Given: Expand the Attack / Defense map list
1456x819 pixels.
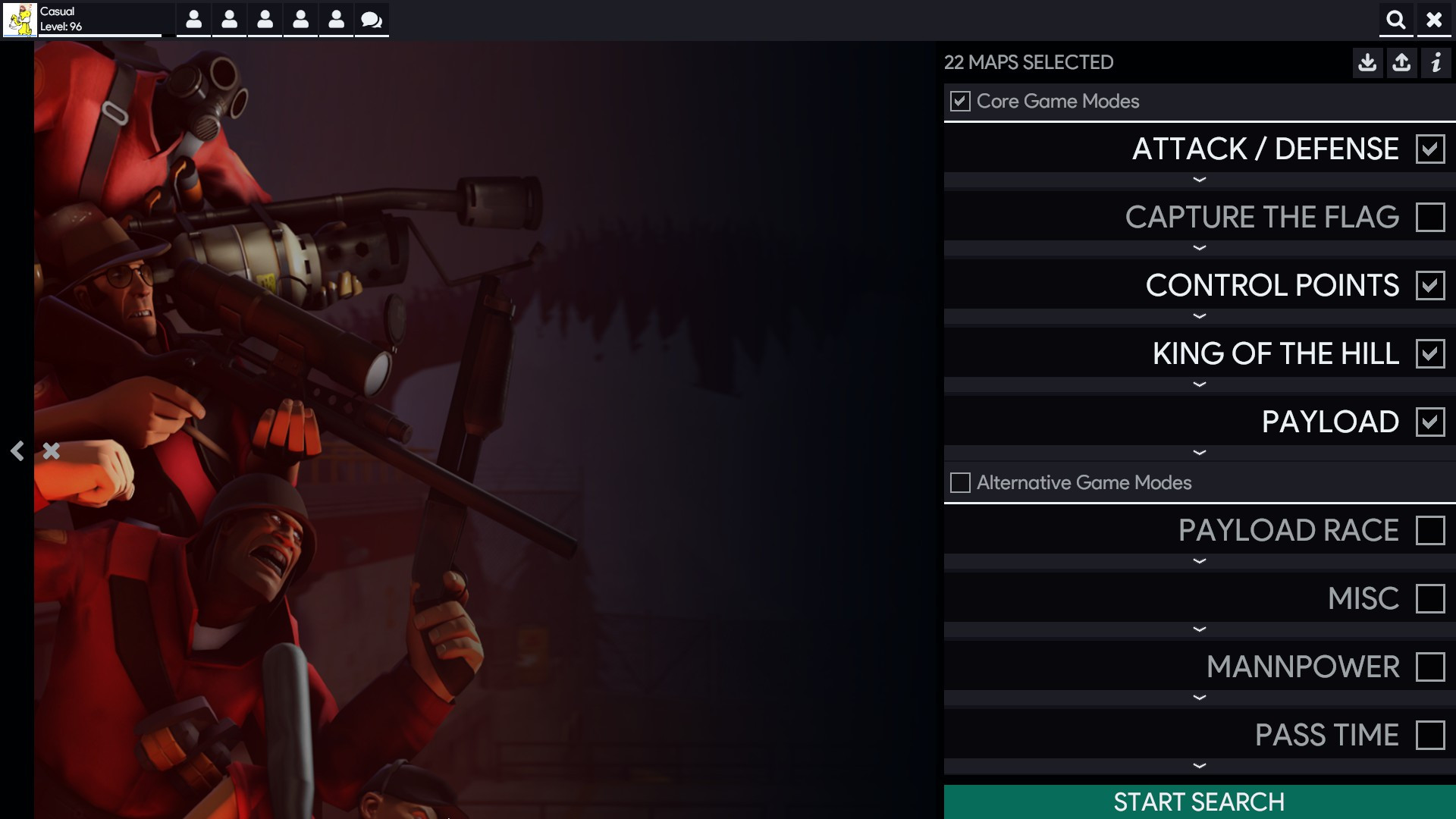Looking at the screenshot, I should [1199, 180].
